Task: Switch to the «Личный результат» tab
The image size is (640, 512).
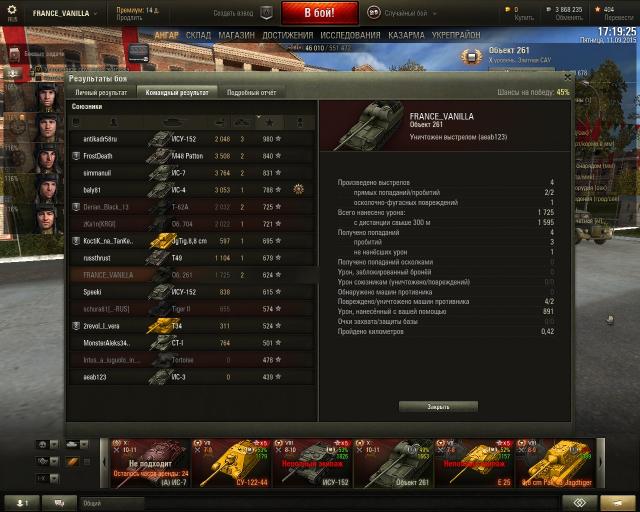Action: (100, 92)
